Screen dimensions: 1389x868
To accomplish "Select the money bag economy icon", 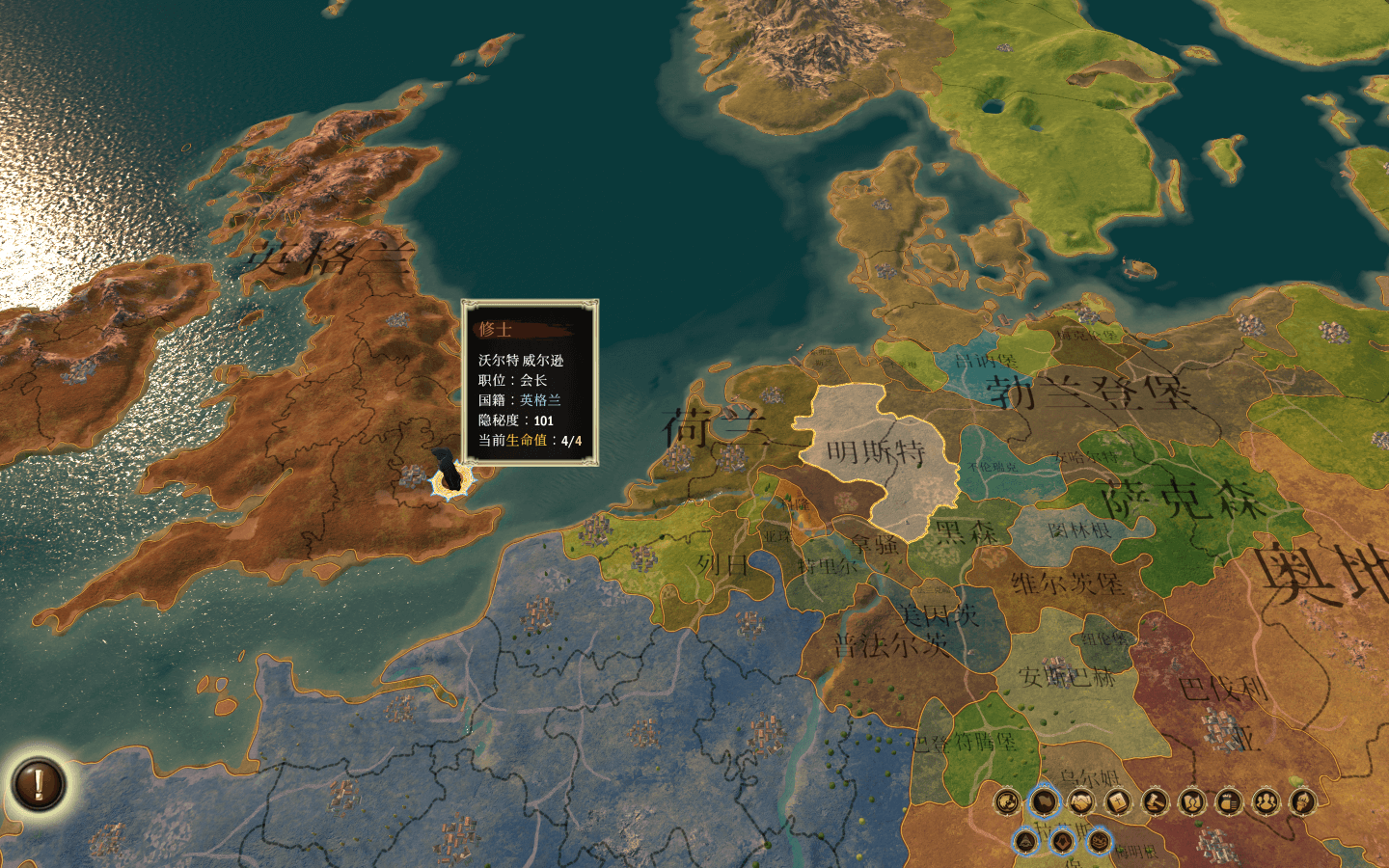I will [1229, 801].
